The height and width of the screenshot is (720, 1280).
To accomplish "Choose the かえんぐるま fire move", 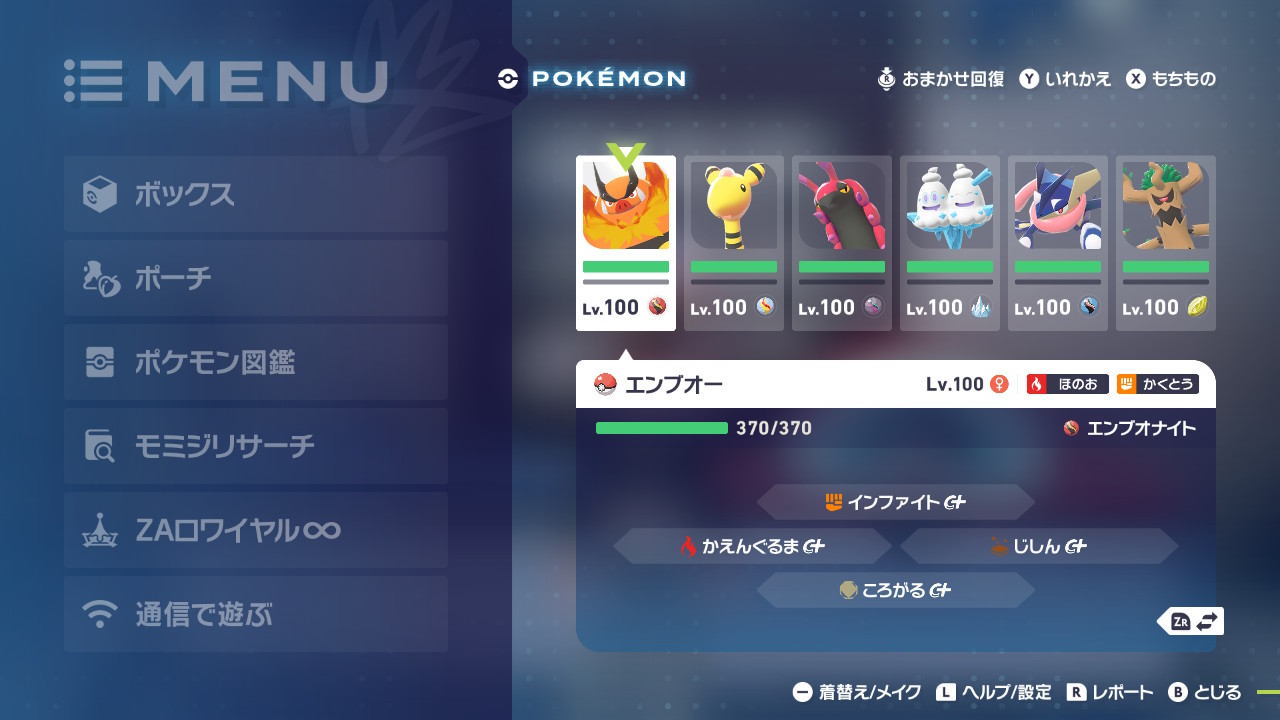I will point(752,546).
